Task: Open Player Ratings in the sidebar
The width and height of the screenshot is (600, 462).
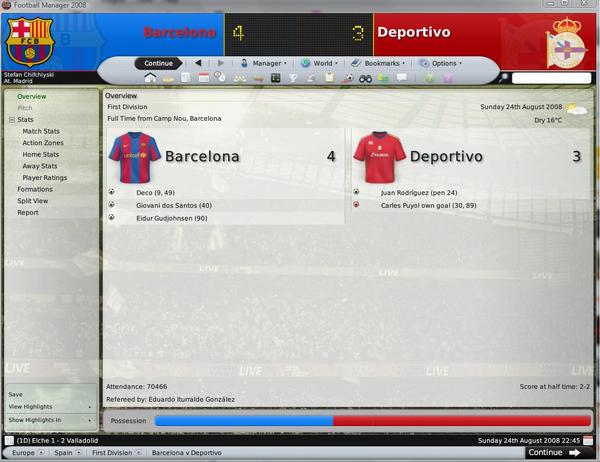Action: (x=44, y=177)
